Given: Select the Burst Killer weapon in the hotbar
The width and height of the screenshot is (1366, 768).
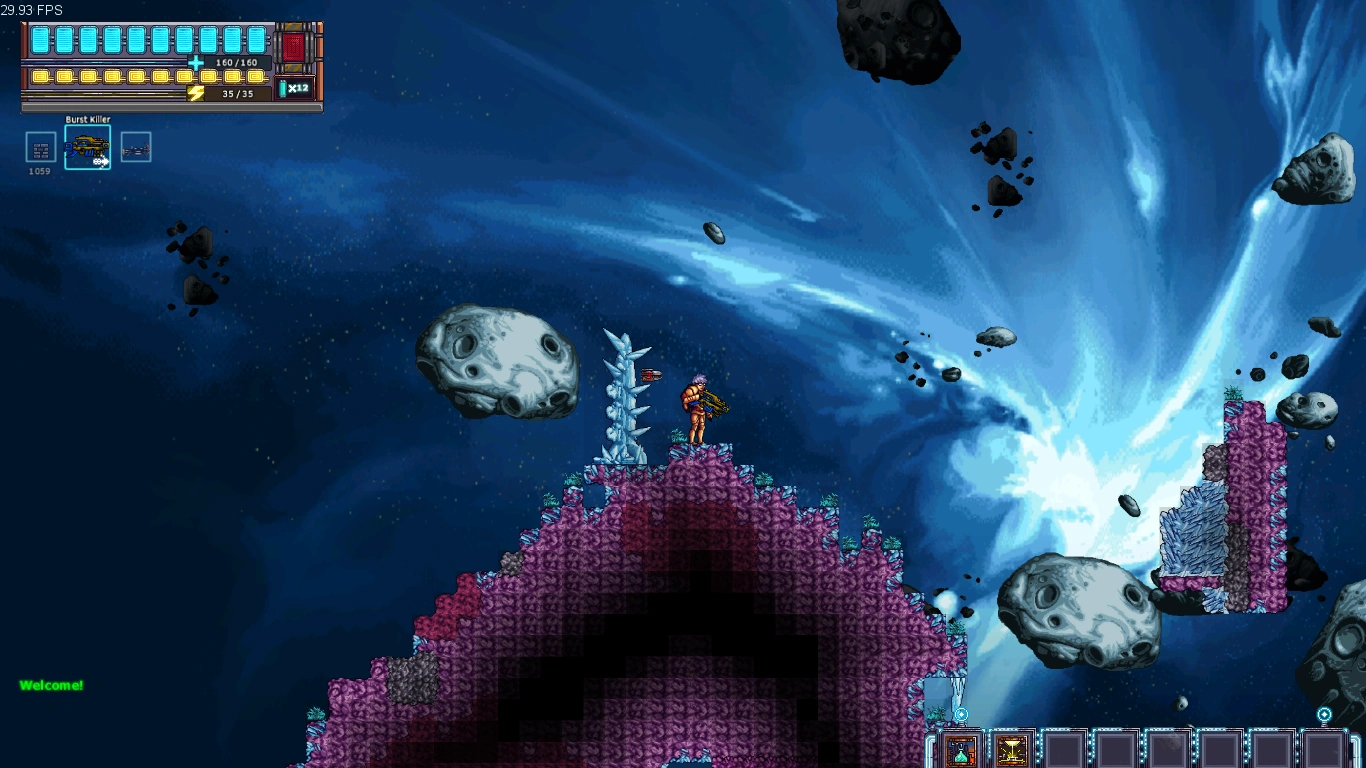Looking at the screenshot, I should pos(87,146).
